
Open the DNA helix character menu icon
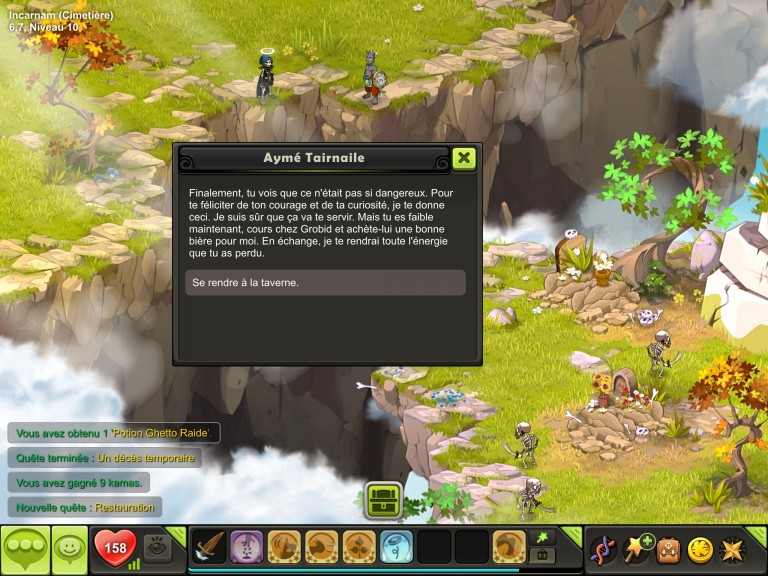602,549
